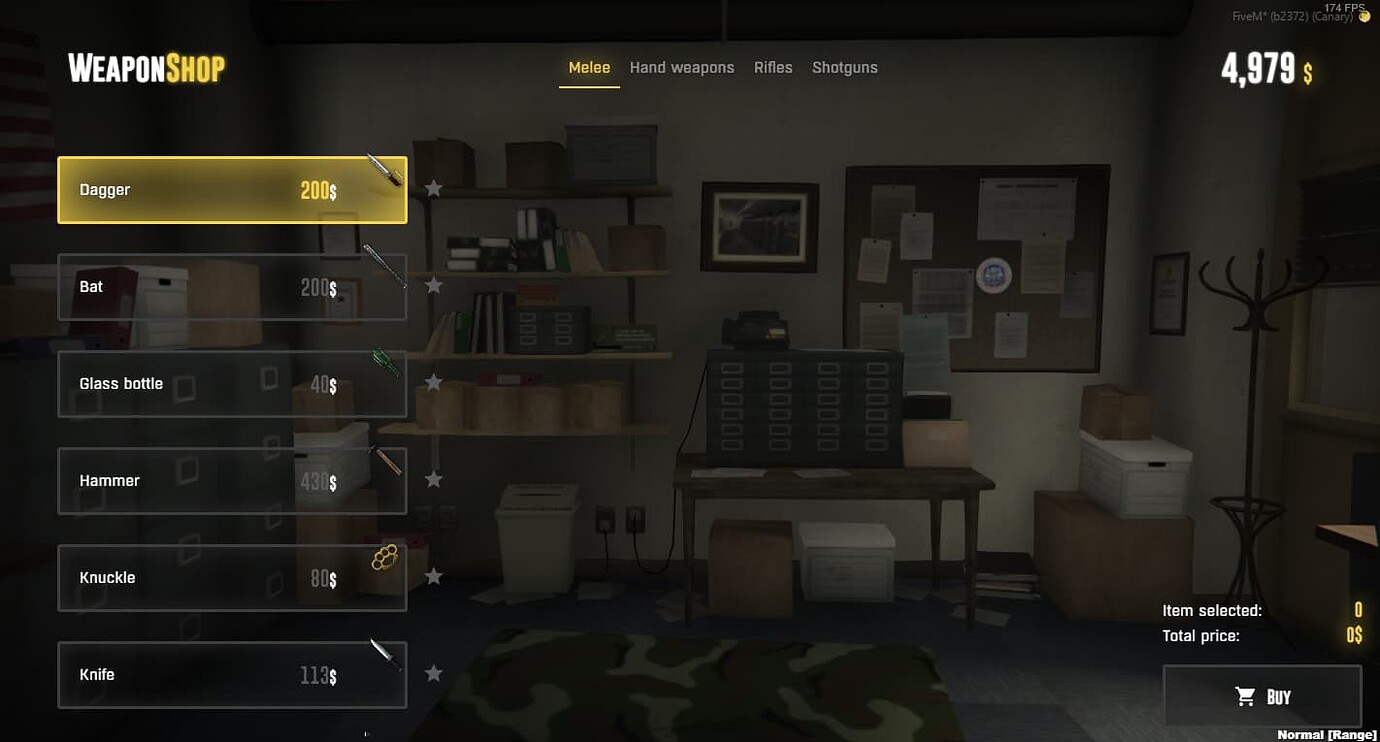Switch to the Shotguns tab
This screenshot has width=1380, height=742.
point(845,67)
